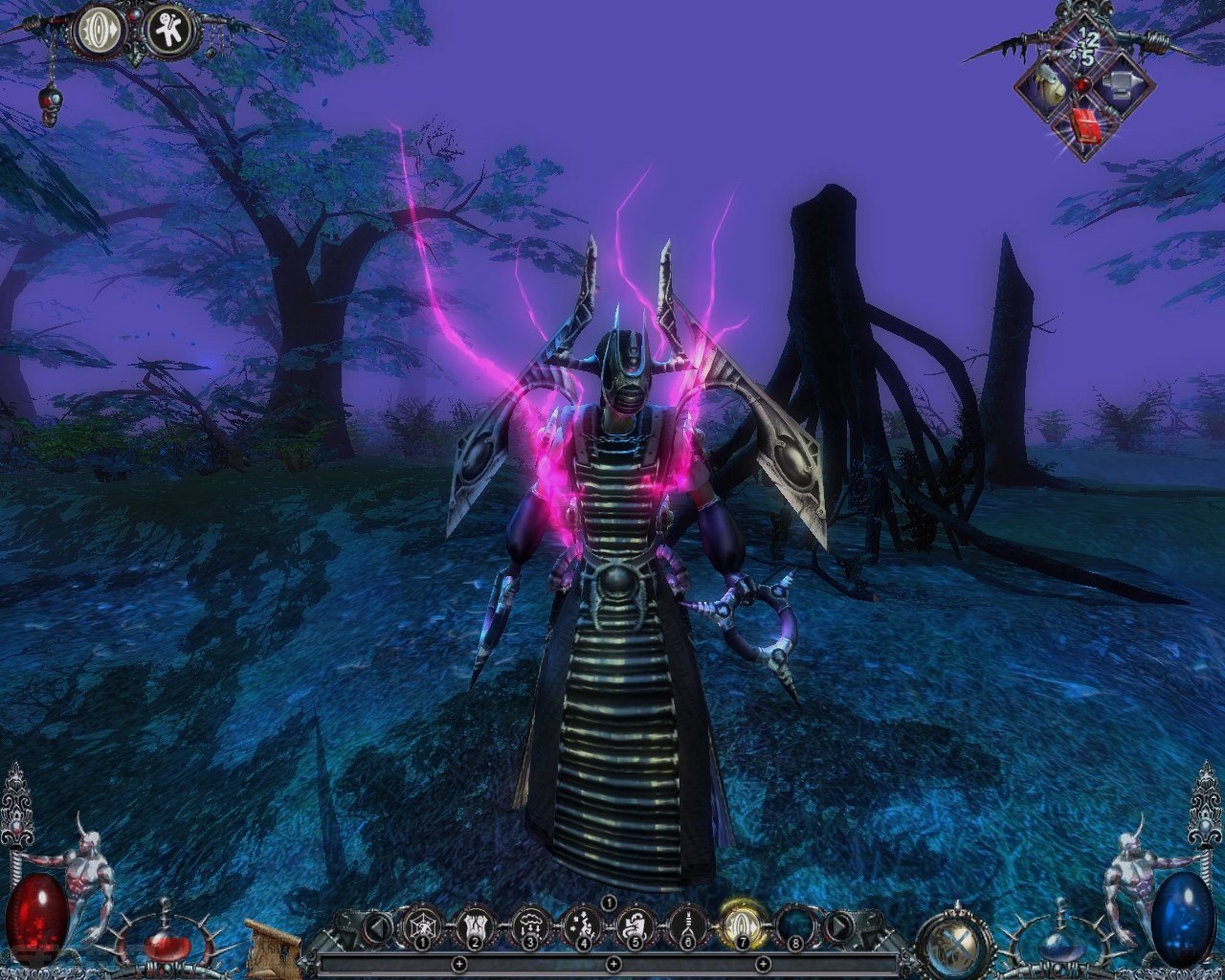Open the red book journal icon
1225x980 pixels.
point(1083,126)
